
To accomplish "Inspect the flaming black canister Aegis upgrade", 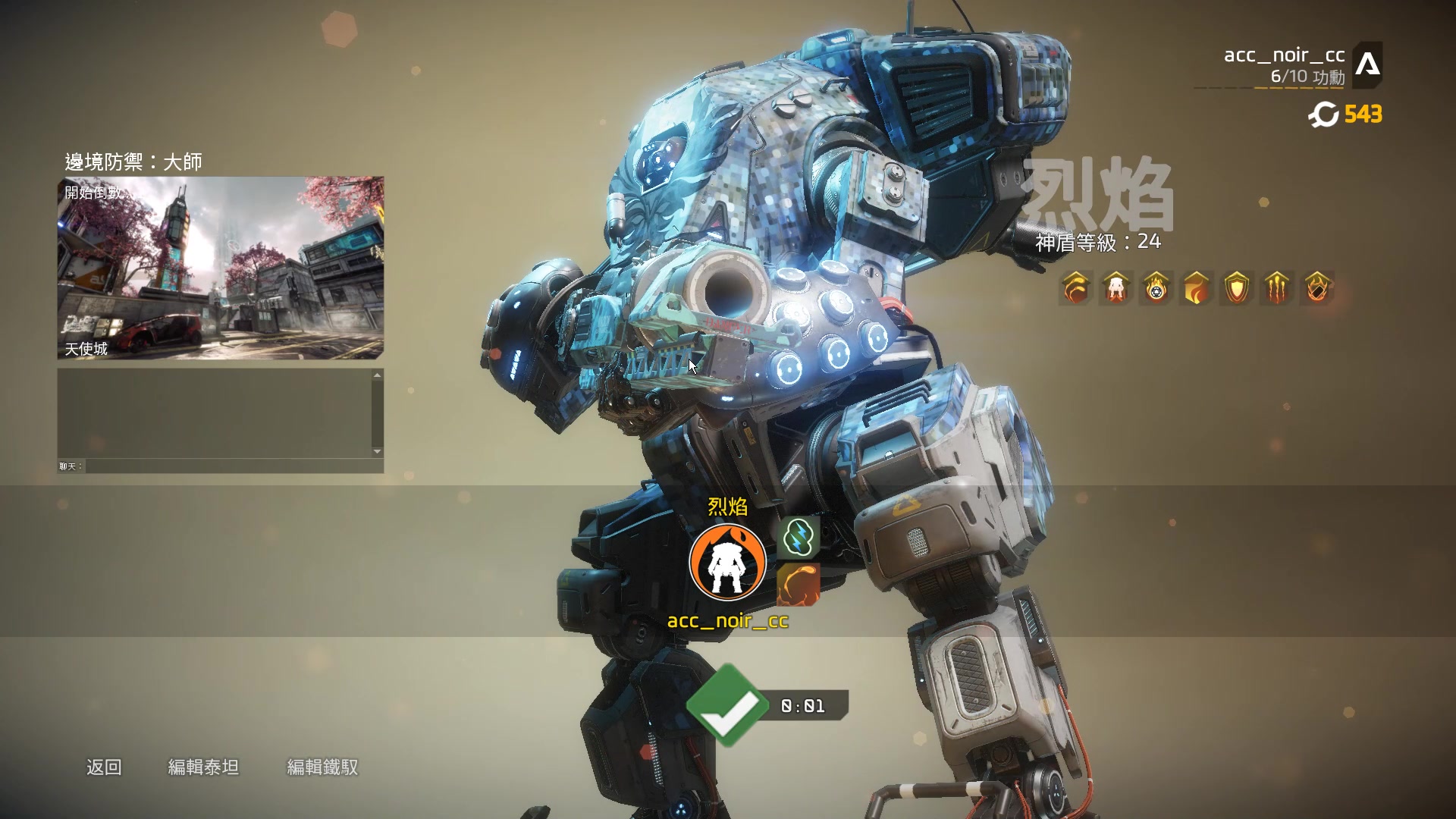I will [x=1317, y=288].
